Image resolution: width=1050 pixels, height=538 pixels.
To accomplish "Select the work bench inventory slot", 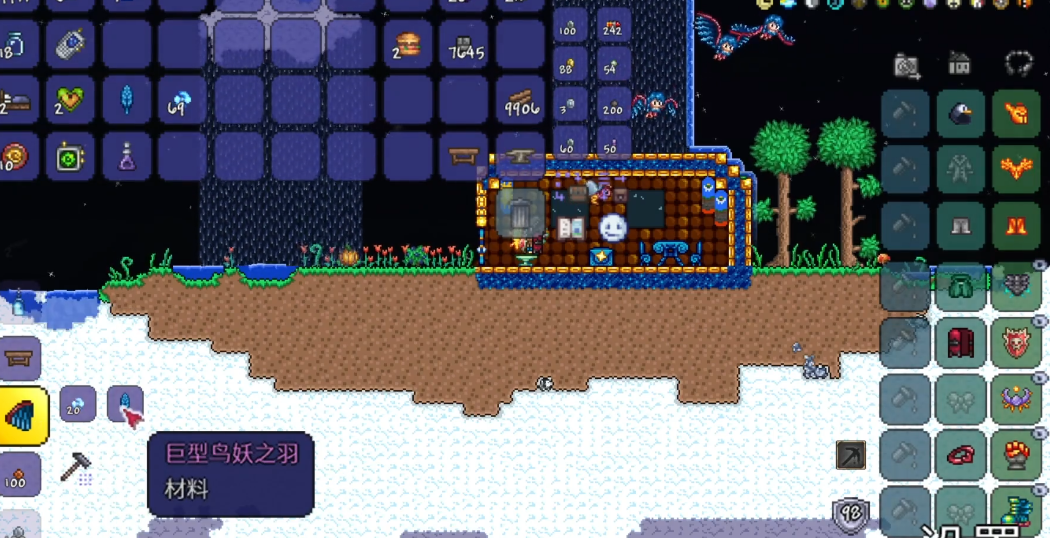I will 463,156.
